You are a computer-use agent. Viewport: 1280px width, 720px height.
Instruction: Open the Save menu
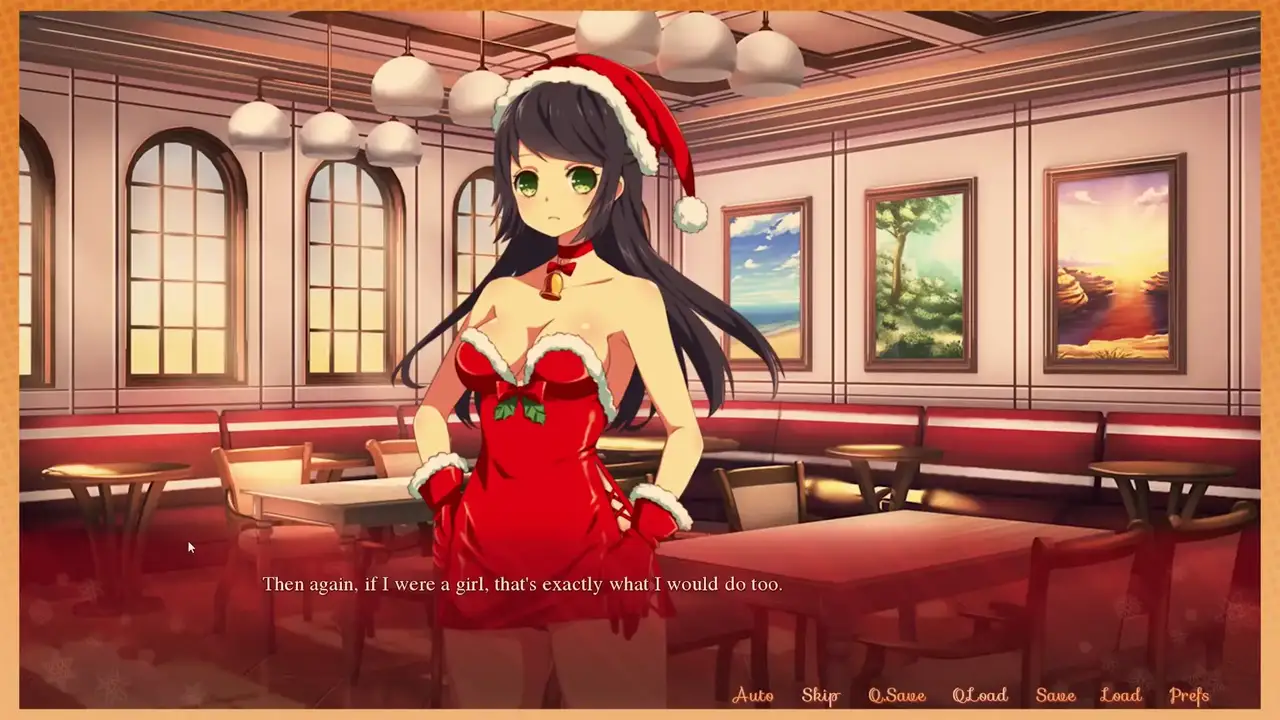pyautogui.click(x=1055, y=695)
